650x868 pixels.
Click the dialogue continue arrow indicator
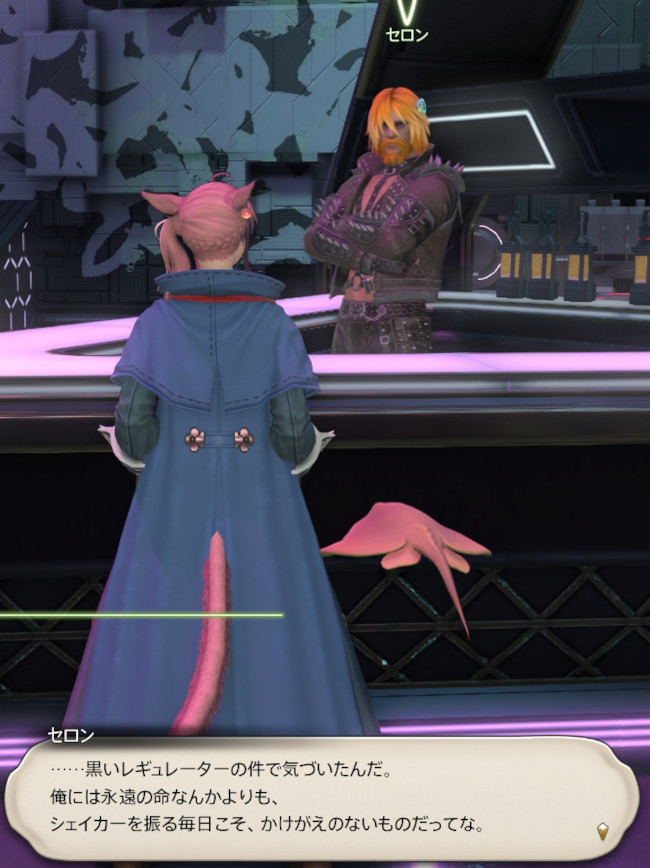[603, 831]
